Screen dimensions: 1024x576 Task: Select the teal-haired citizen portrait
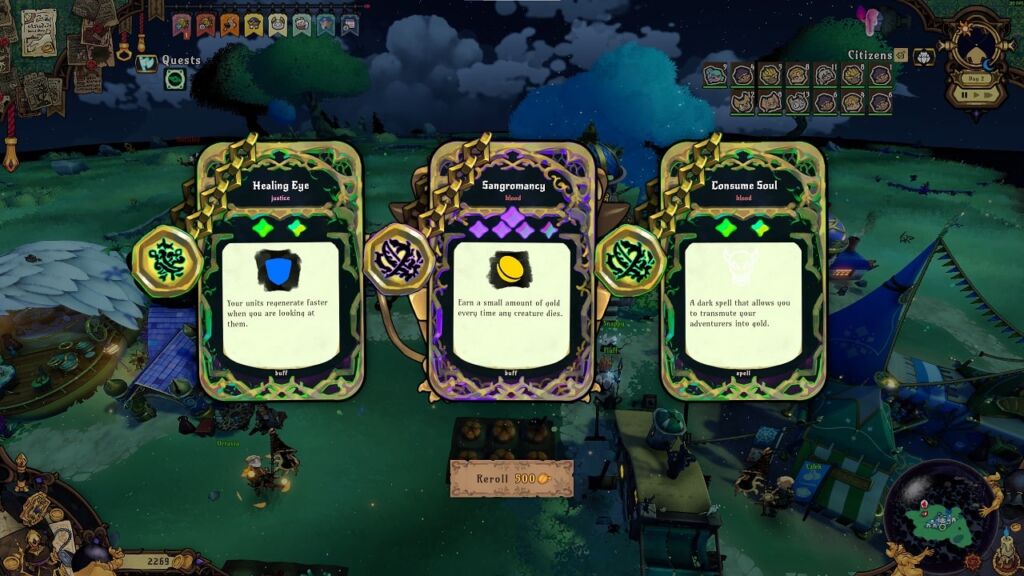click(x=714, y=75)
